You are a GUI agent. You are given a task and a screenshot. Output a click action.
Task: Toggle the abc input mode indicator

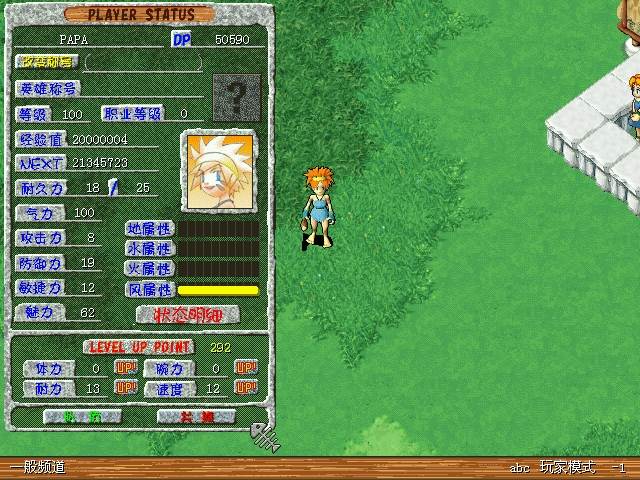(x=519, y=467)
